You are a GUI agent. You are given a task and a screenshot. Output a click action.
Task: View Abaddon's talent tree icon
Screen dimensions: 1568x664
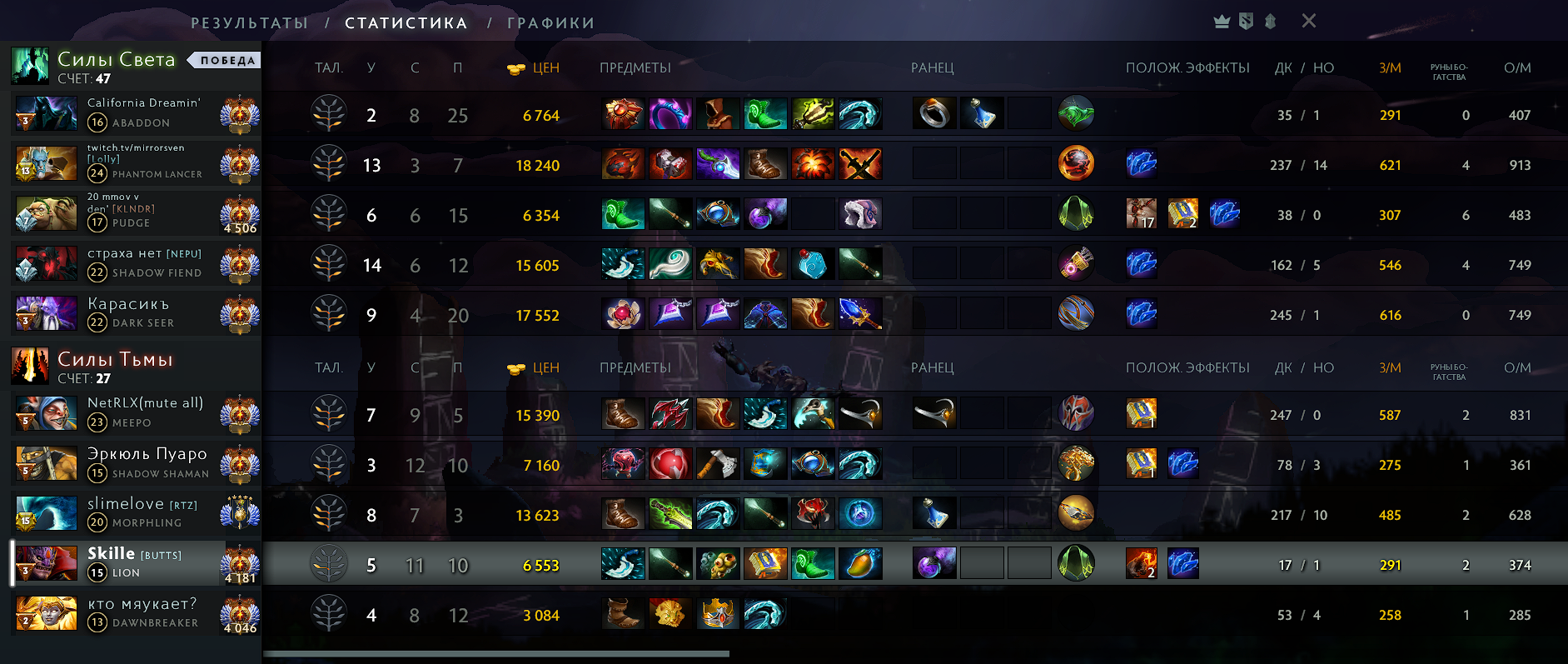coord(329,114)
